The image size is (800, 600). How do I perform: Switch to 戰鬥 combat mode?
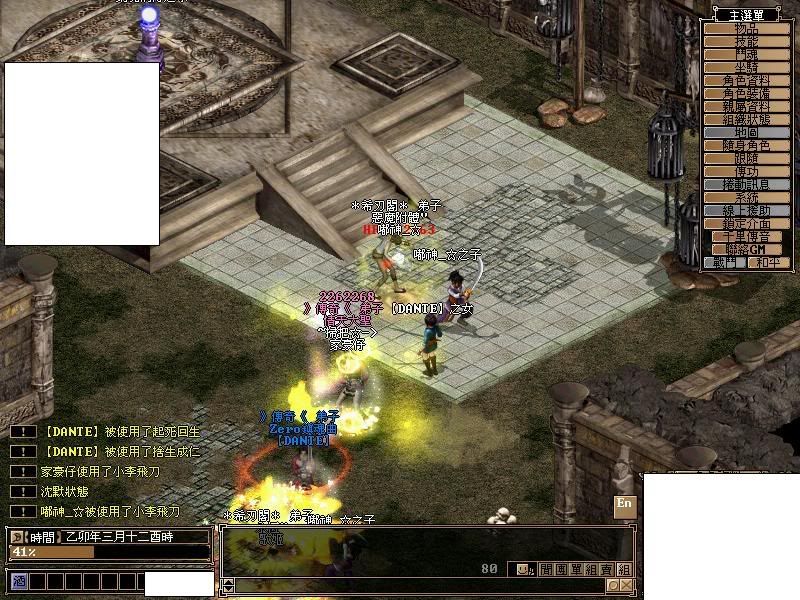click(x=726, y=262)
